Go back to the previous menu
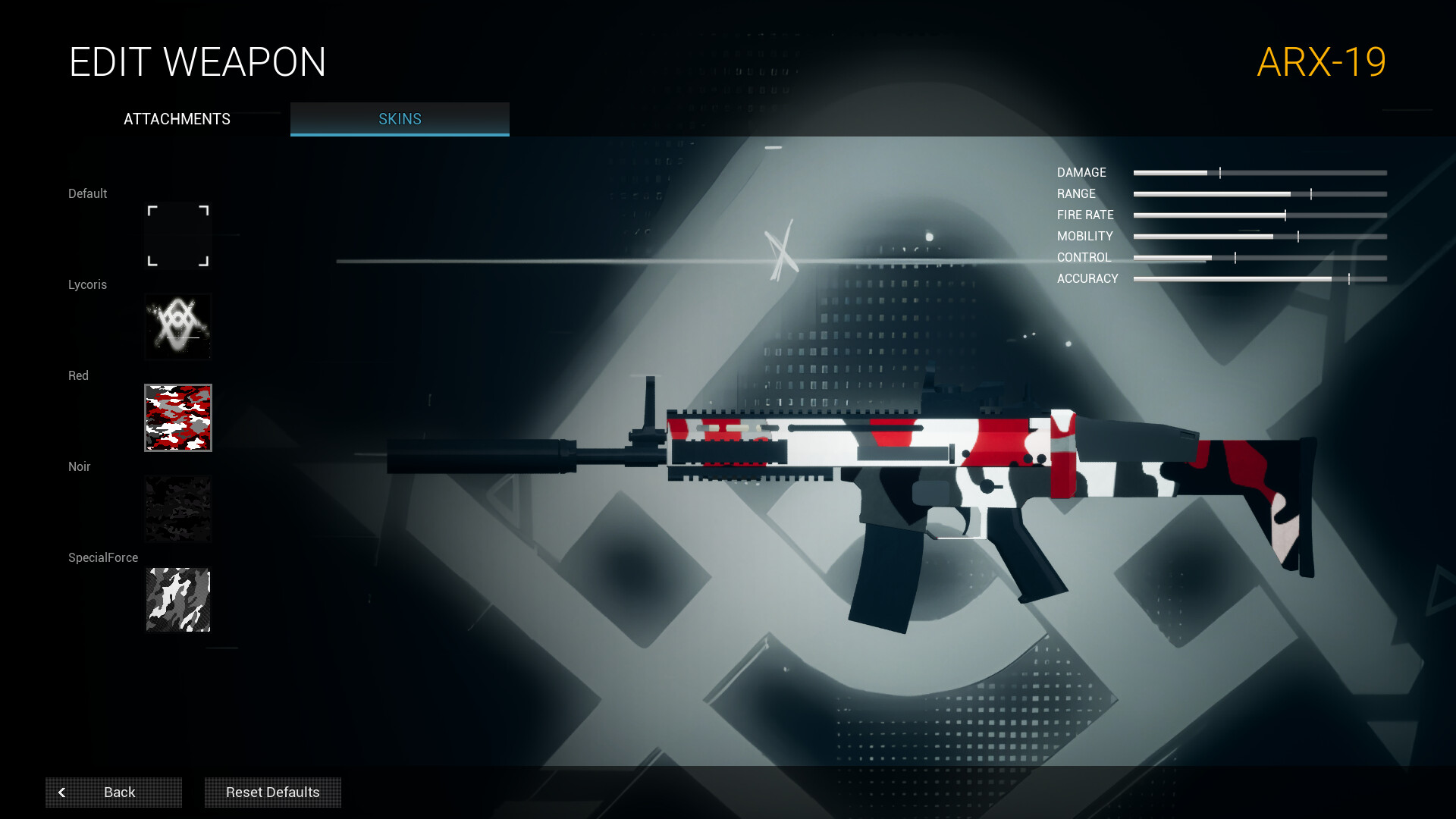Screen dimensions: 1456x819 coord(114,792)
